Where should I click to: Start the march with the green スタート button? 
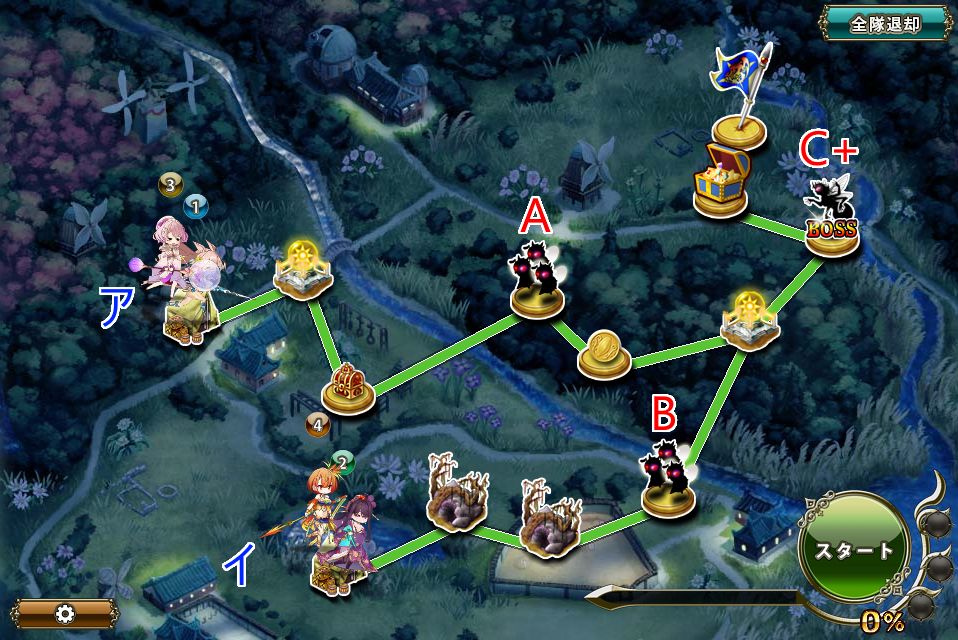click(x=853, y=551)
